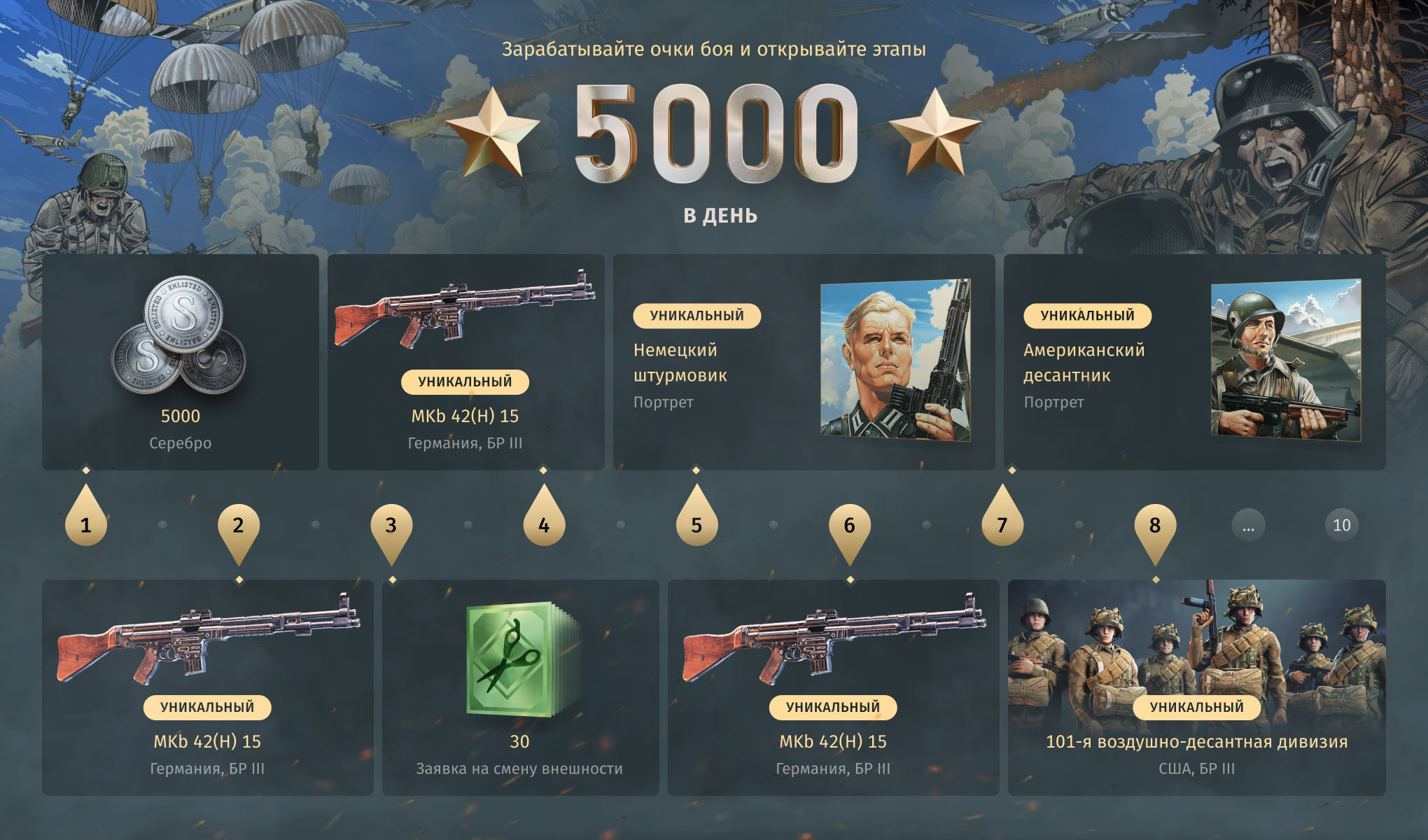Image resolution: width=1428 pixels, height=840 pixels.
Task: Open stage marker number 7
Action: coord(1002,524)
